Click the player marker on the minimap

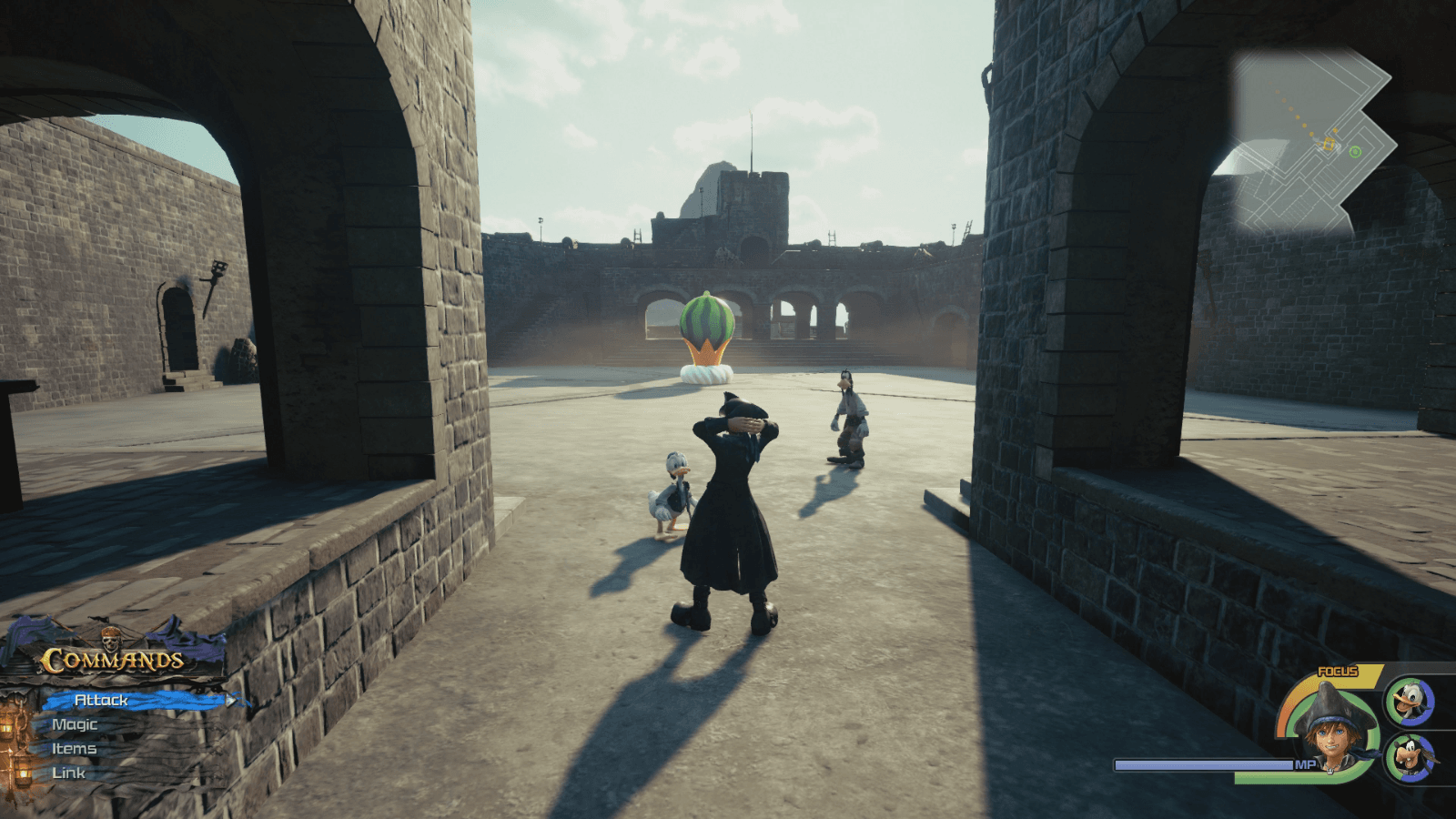coord(1328,144)
